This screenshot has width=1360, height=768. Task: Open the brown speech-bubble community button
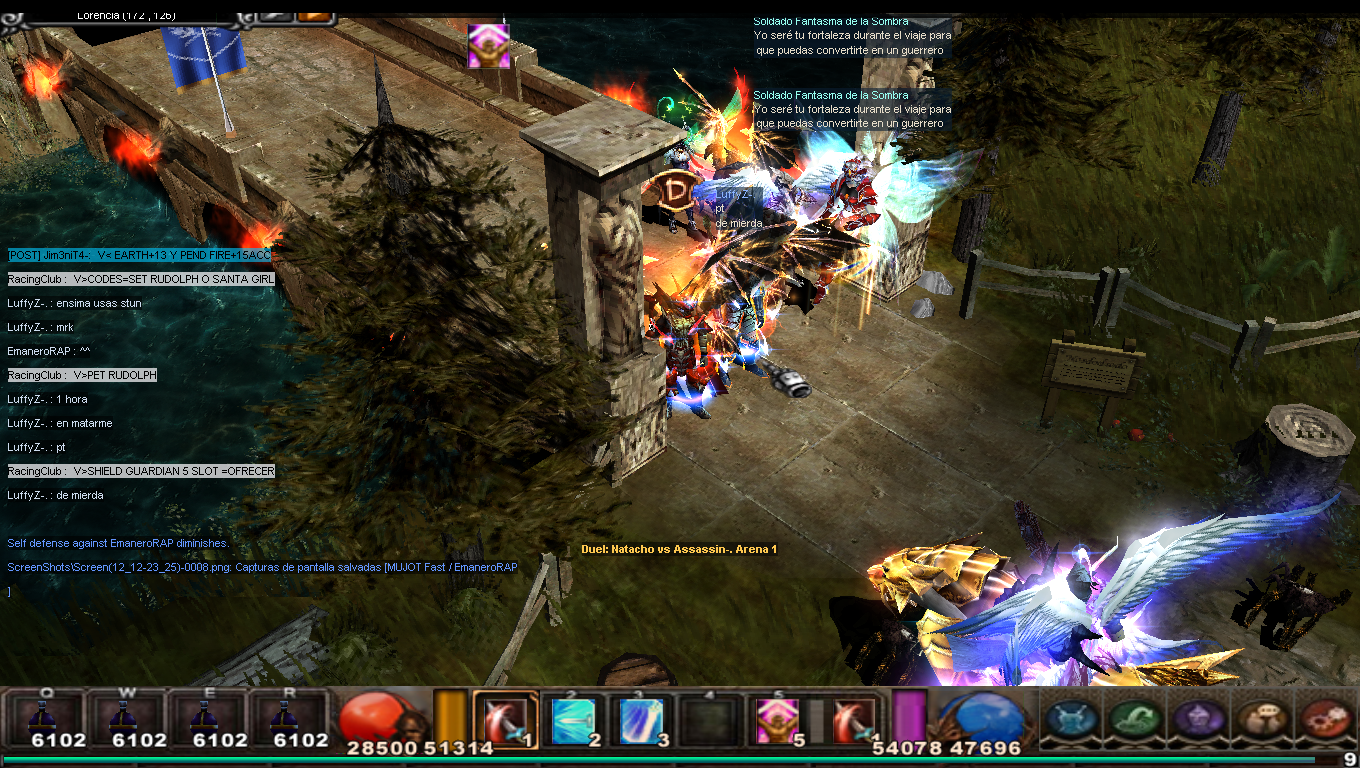(1260, 718)
